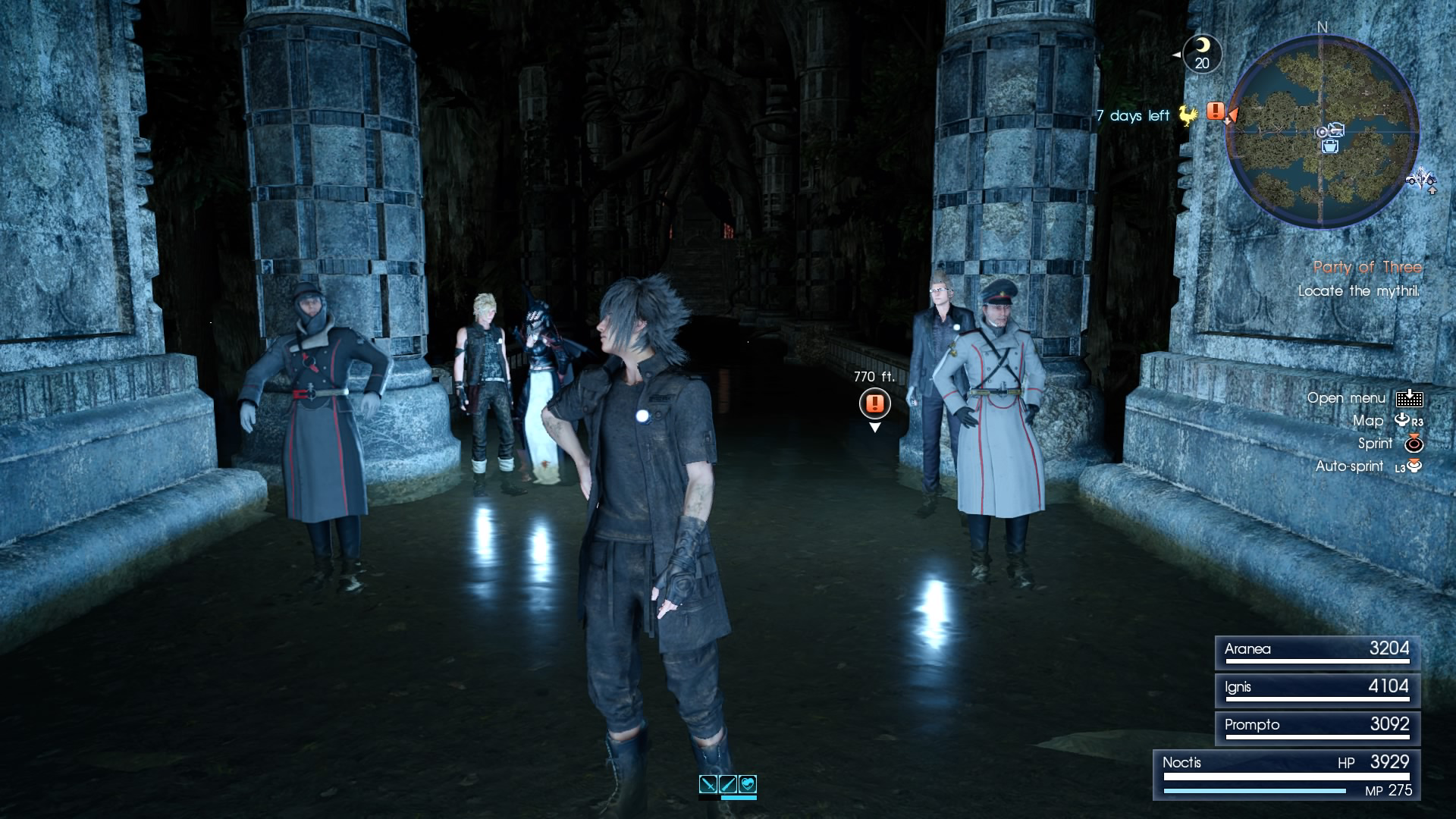Image resolution: width=1456 pixels, height=819 pixels.
Task: Select the orange quest marker beside the minimap
Action: pos(1216,111)
